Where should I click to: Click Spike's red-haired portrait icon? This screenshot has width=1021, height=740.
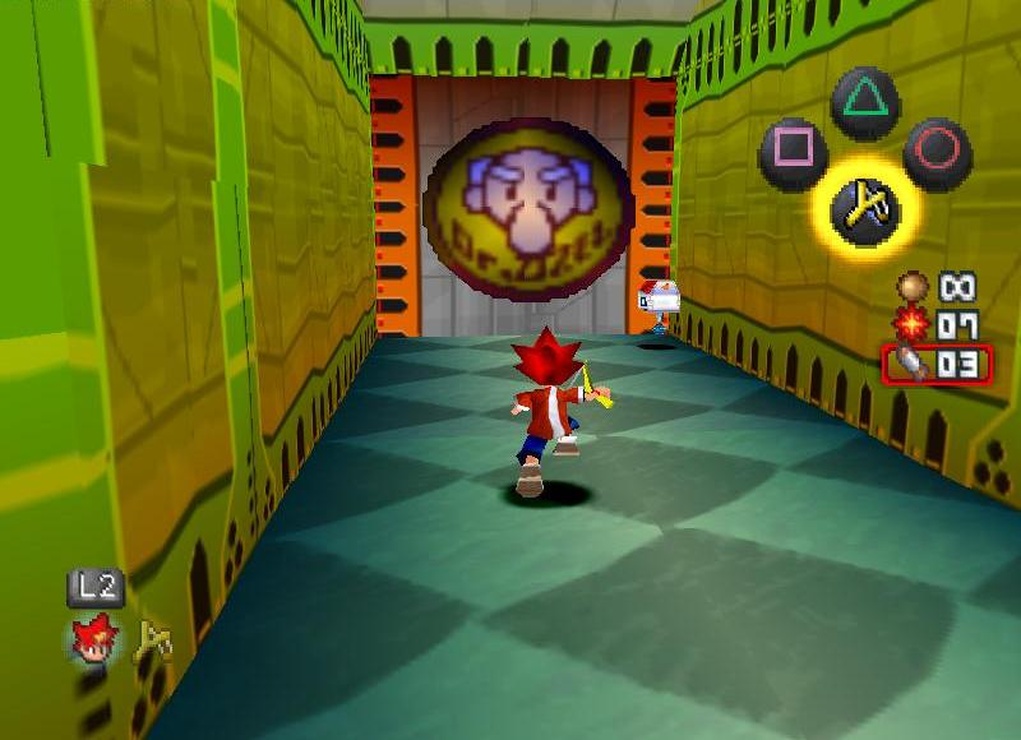tap(95, 639)
